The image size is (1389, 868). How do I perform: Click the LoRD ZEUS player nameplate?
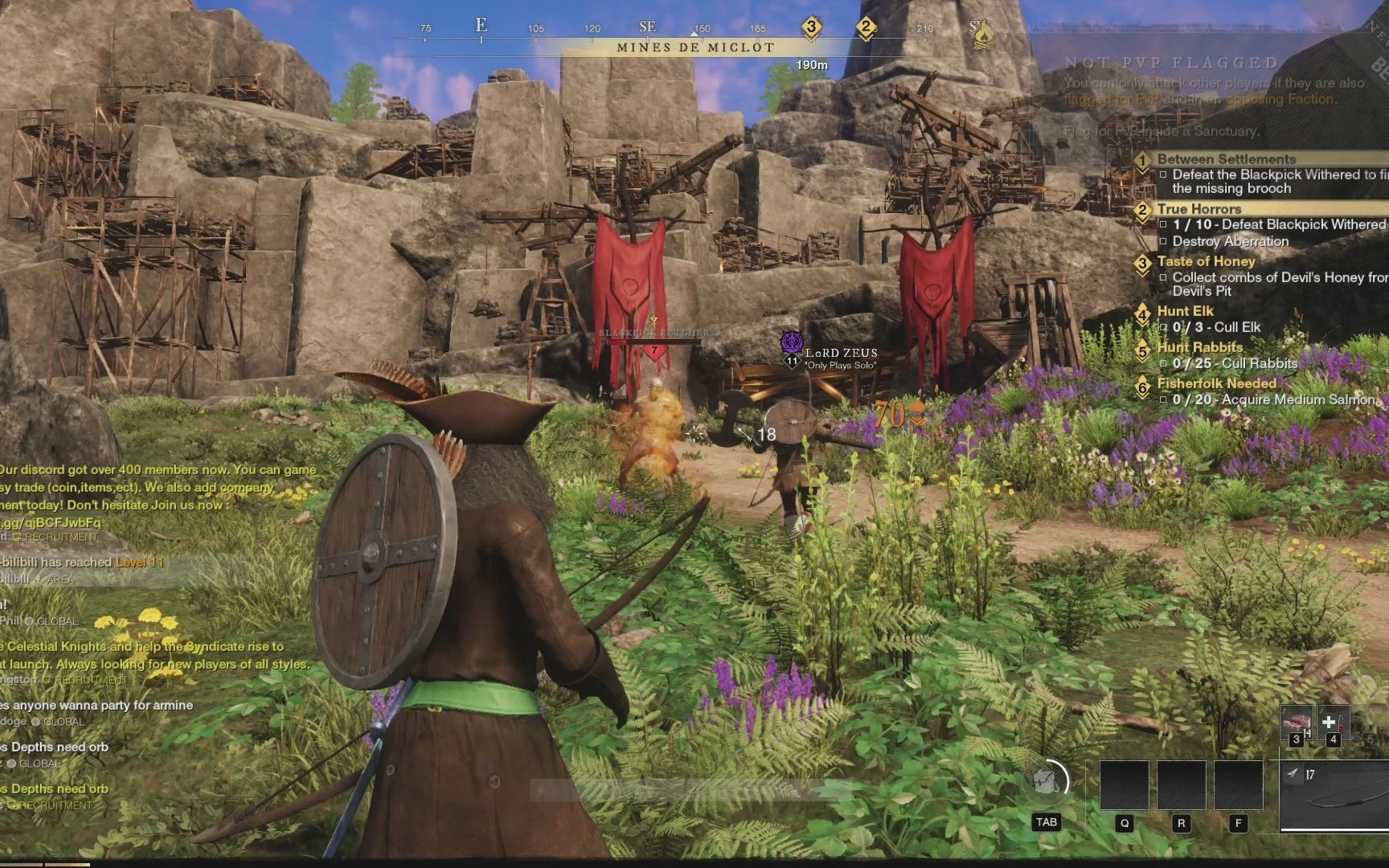point(841,353)
